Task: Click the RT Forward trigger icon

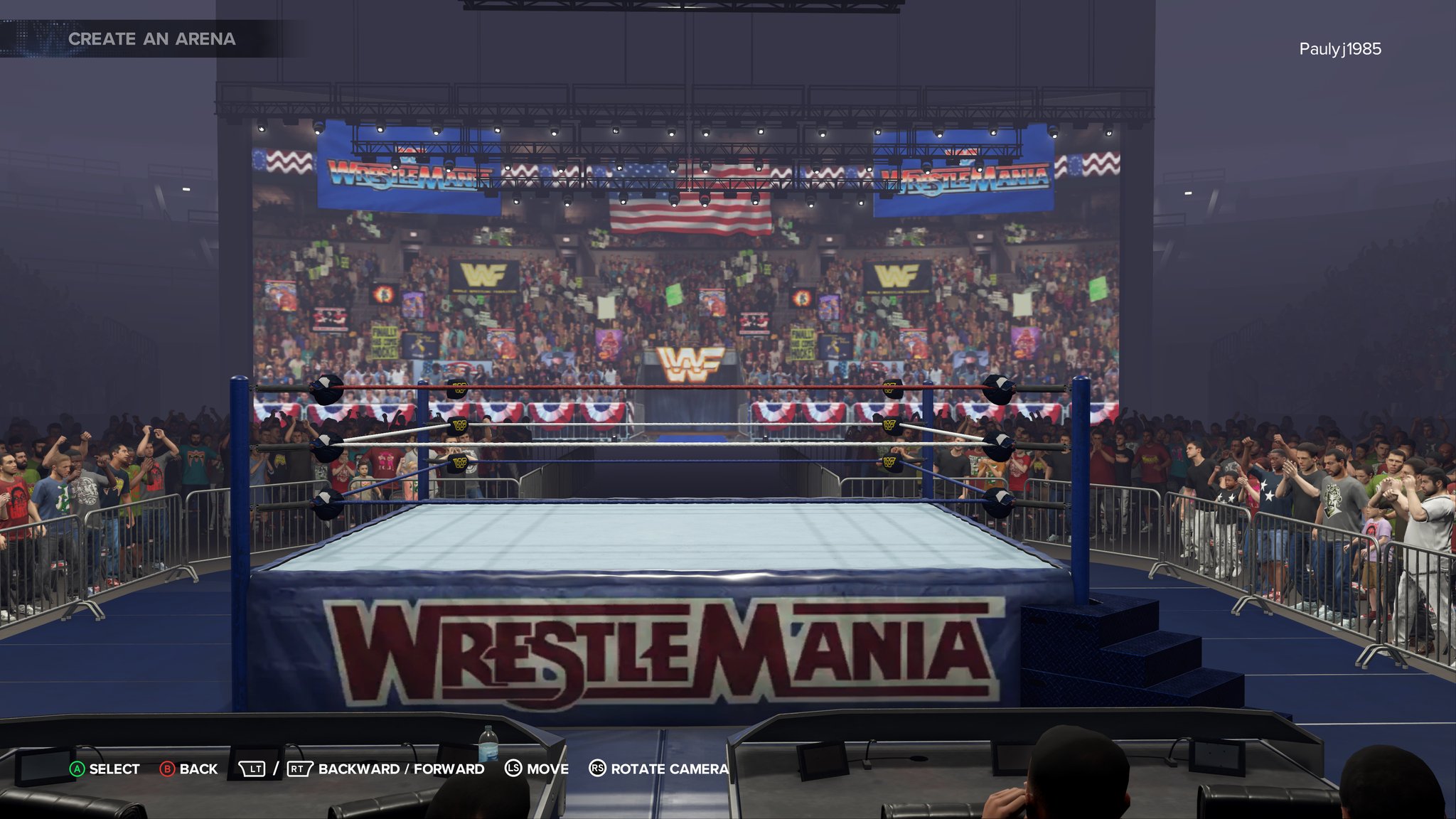Action: click(299, 769)
